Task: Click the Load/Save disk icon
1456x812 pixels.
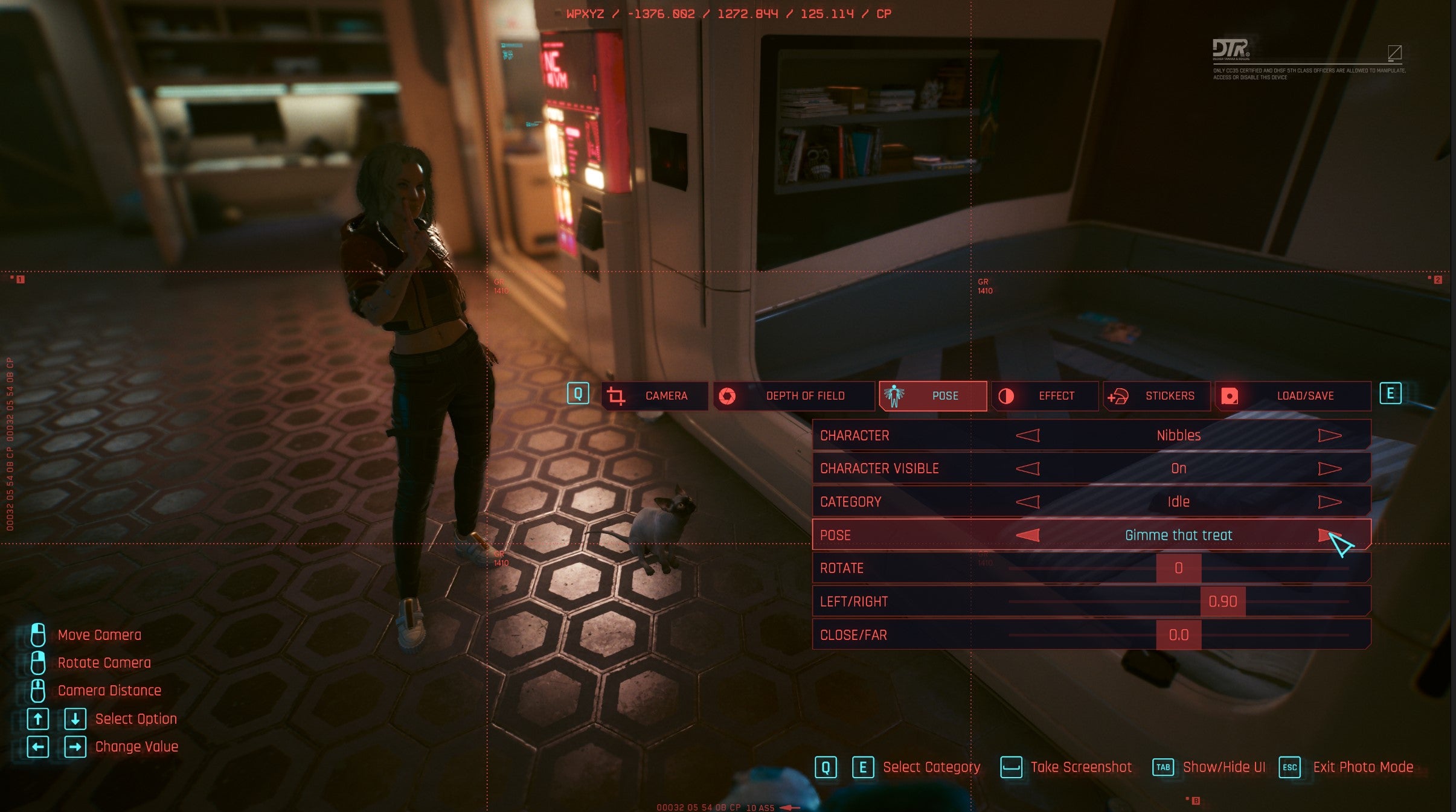Action: coord(1229,396)
